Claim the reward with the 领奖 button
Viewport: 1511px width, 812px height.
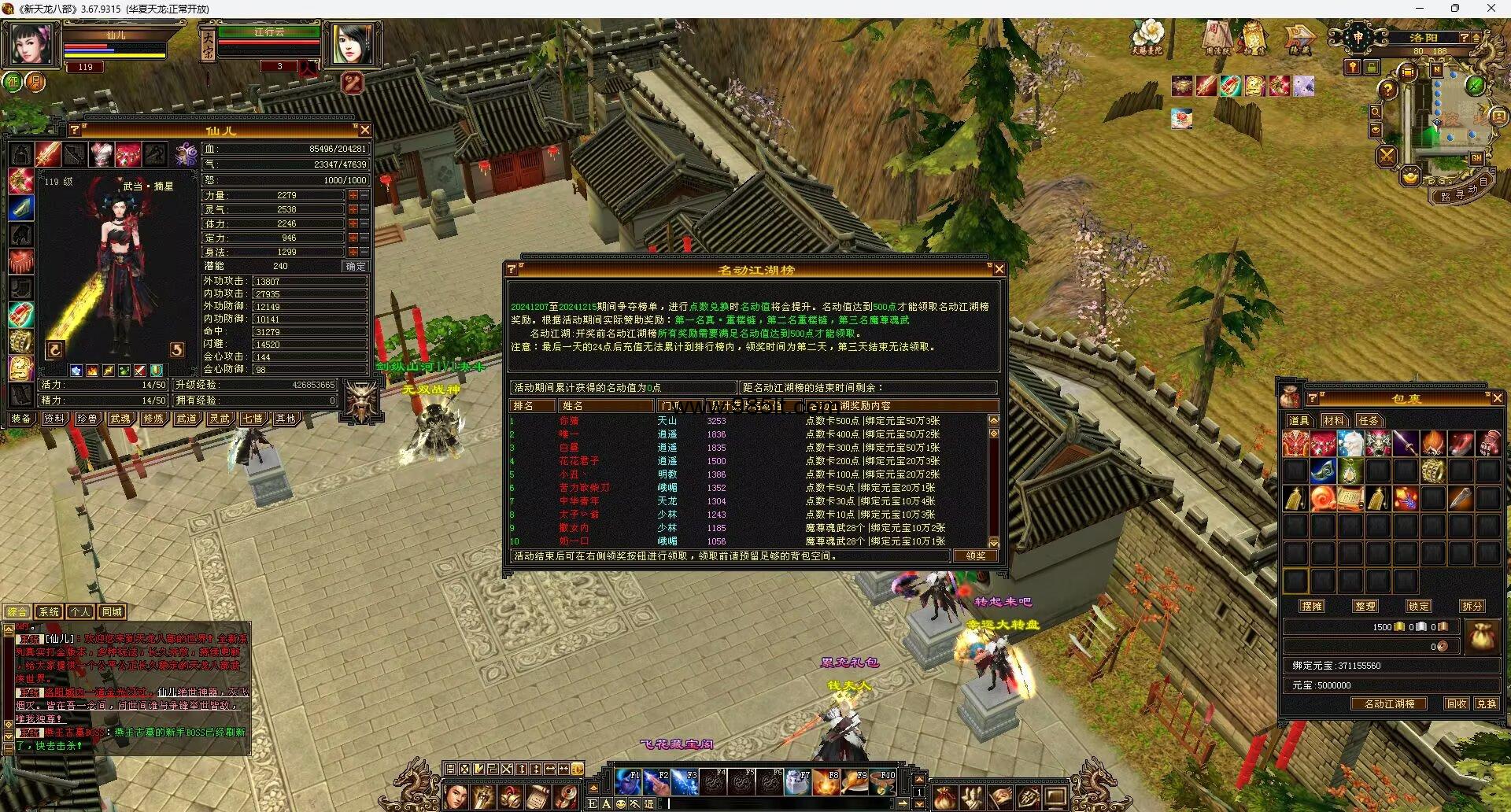(975, 555)
